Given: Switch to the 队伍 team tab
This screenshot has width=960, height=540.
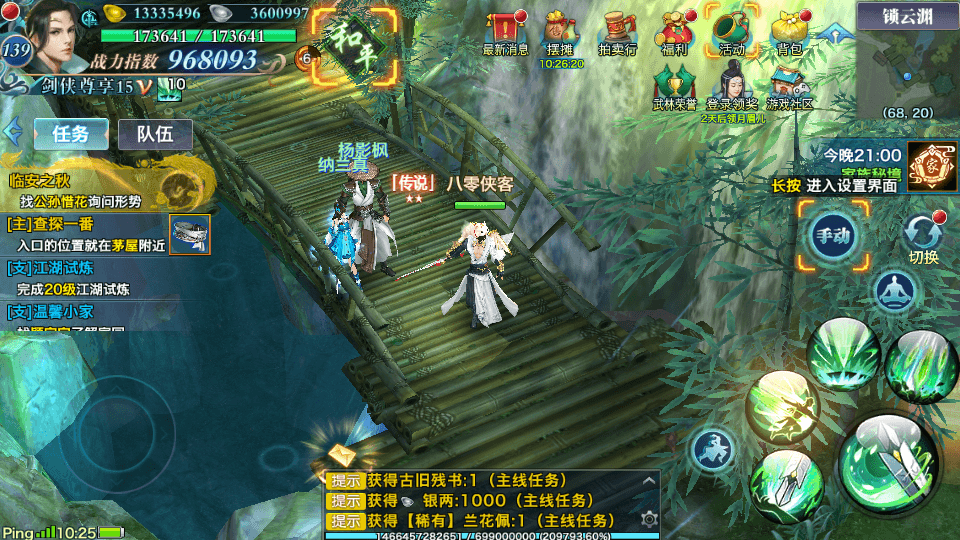Looking at the screenshot, I should [155, 134].
